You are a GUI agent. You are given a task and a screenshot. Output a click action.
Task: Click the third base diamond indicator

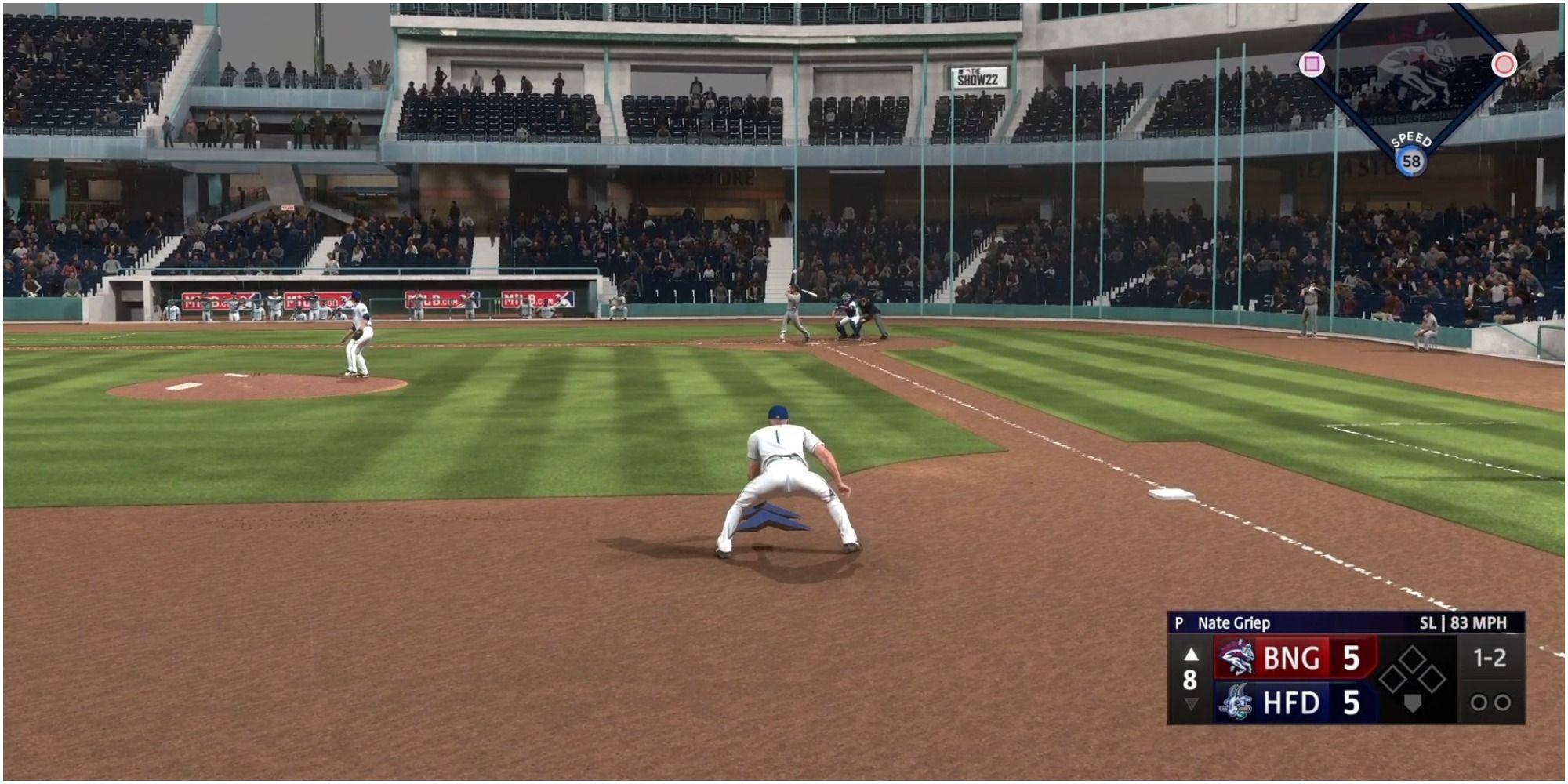1392,680
